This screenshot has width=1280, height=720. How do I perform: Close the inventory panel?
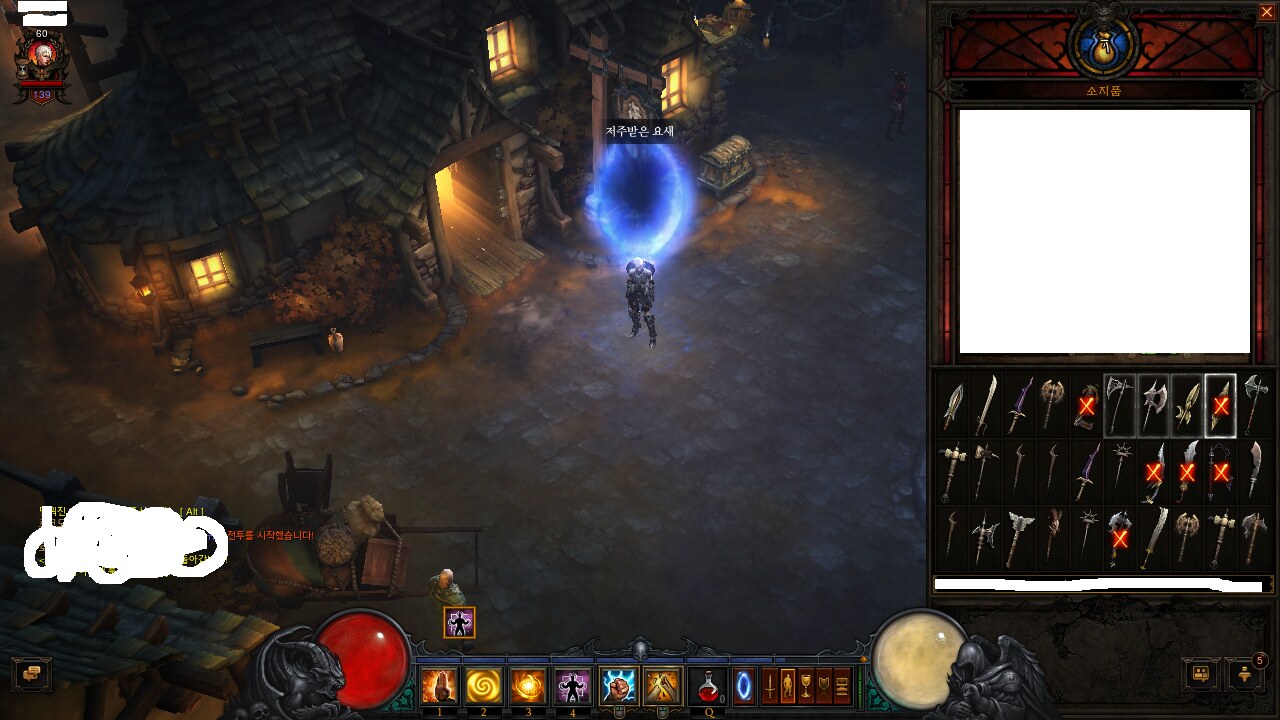[1266, 12]
